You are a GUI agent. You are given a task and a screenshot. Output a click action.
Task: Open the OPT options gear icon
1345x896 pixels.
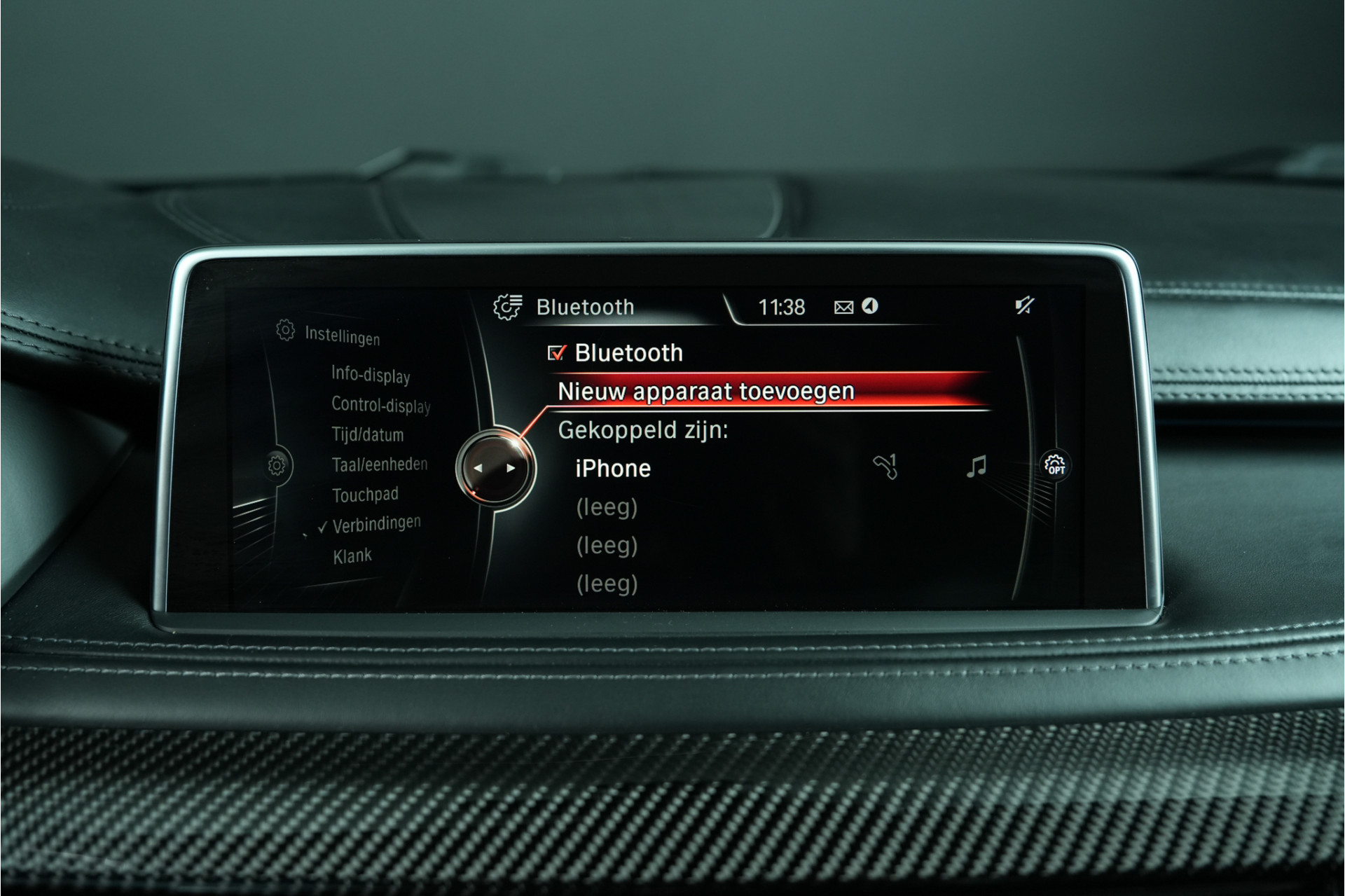point(1055,465)
